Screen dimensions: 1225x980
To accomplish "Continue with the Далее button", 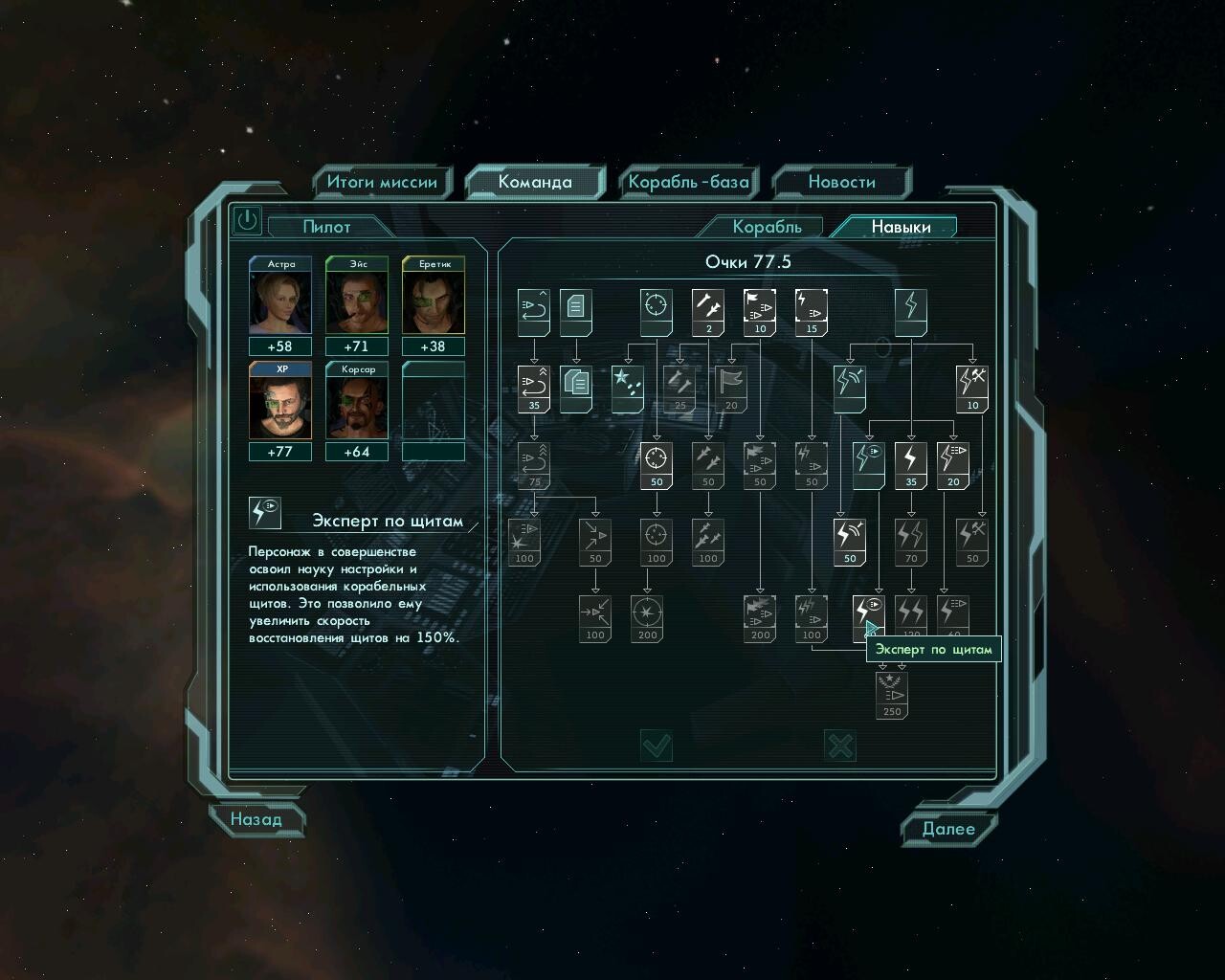I will coord(948,830).
